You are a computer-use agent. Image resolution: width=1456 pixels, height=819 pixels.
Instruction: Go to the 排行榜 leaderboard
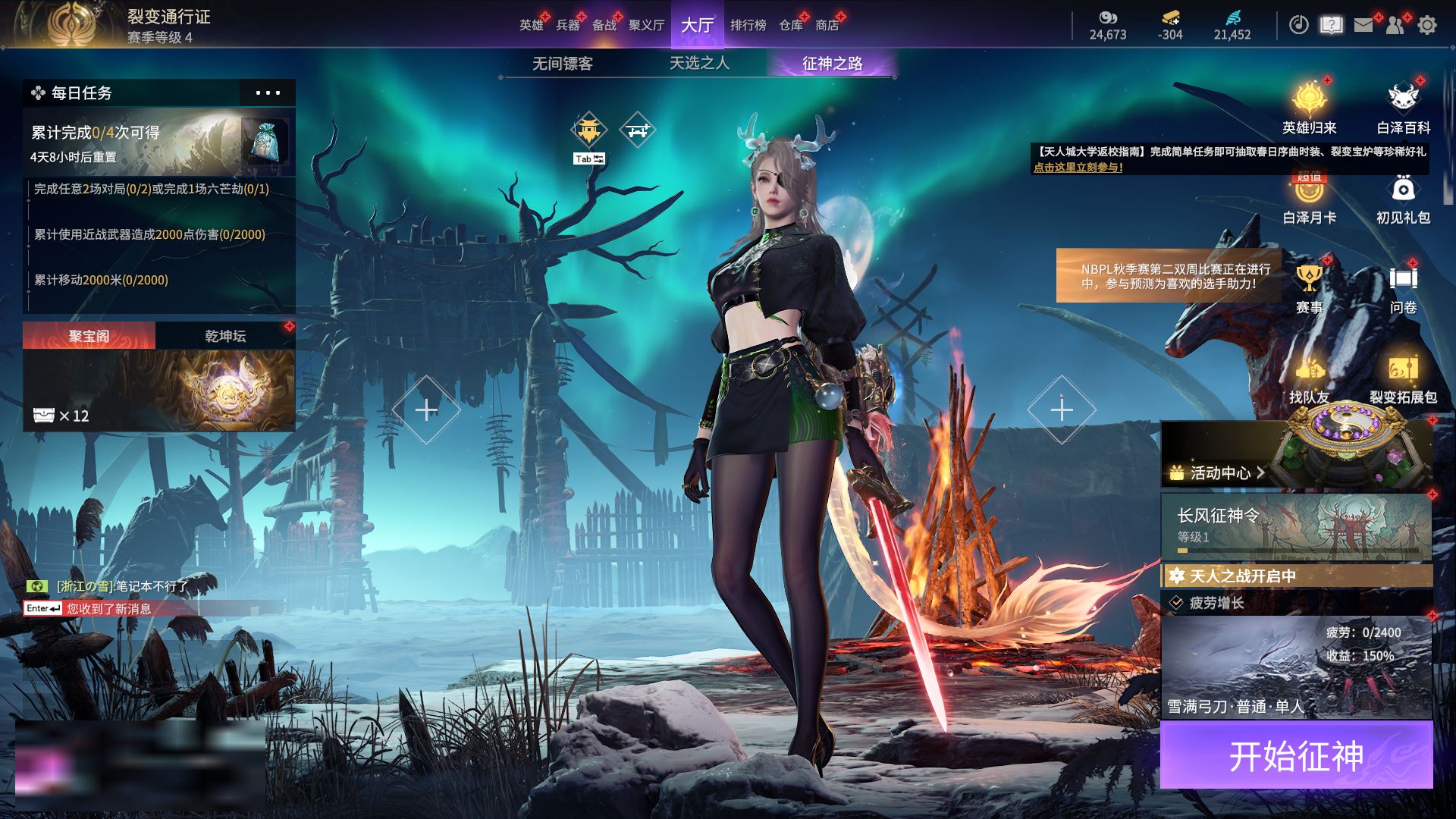click(748, 25)
